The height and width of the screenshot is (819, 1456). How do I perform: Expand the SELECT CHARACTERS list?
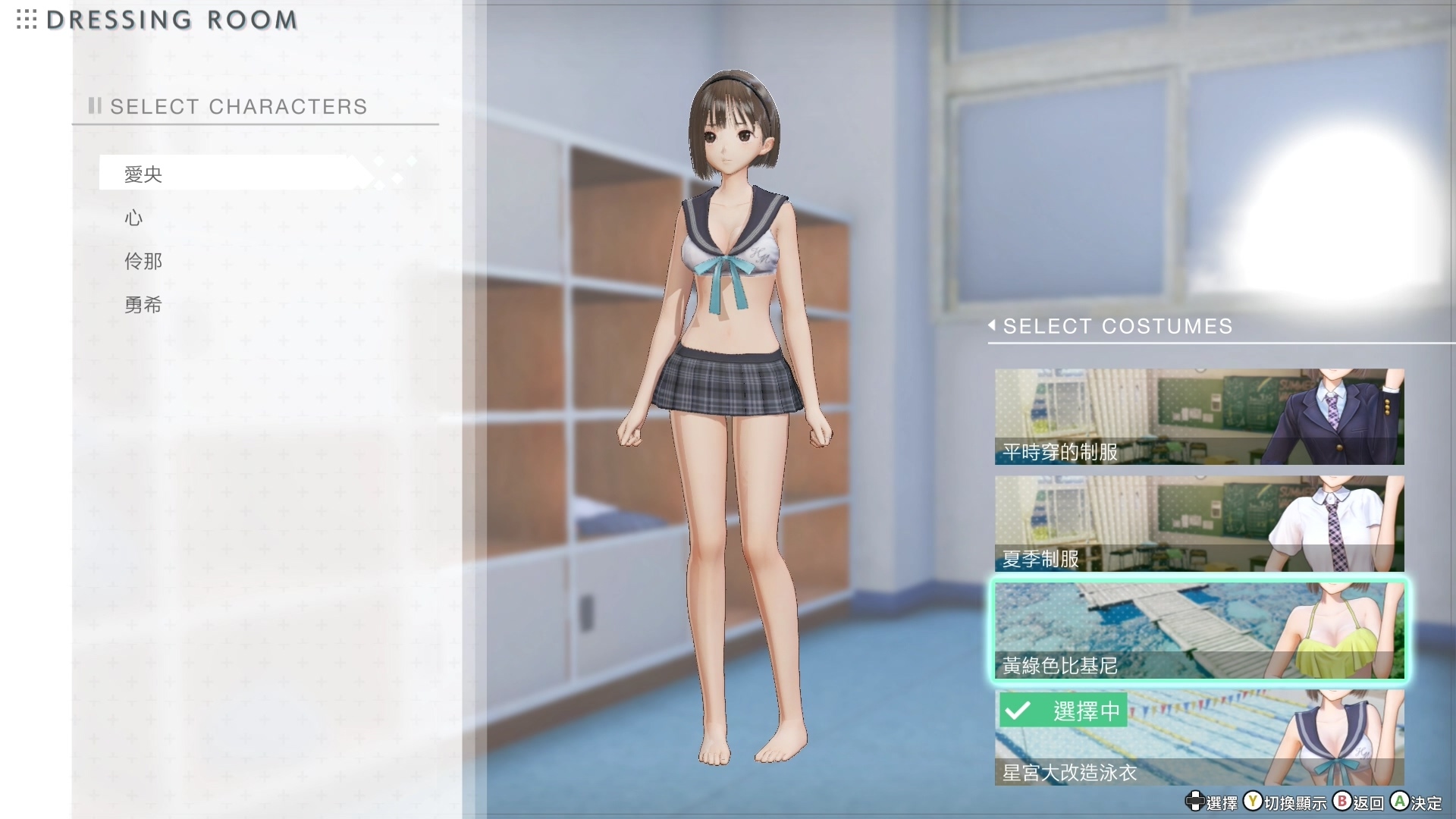pyautogui.click(x=239, y=106)
